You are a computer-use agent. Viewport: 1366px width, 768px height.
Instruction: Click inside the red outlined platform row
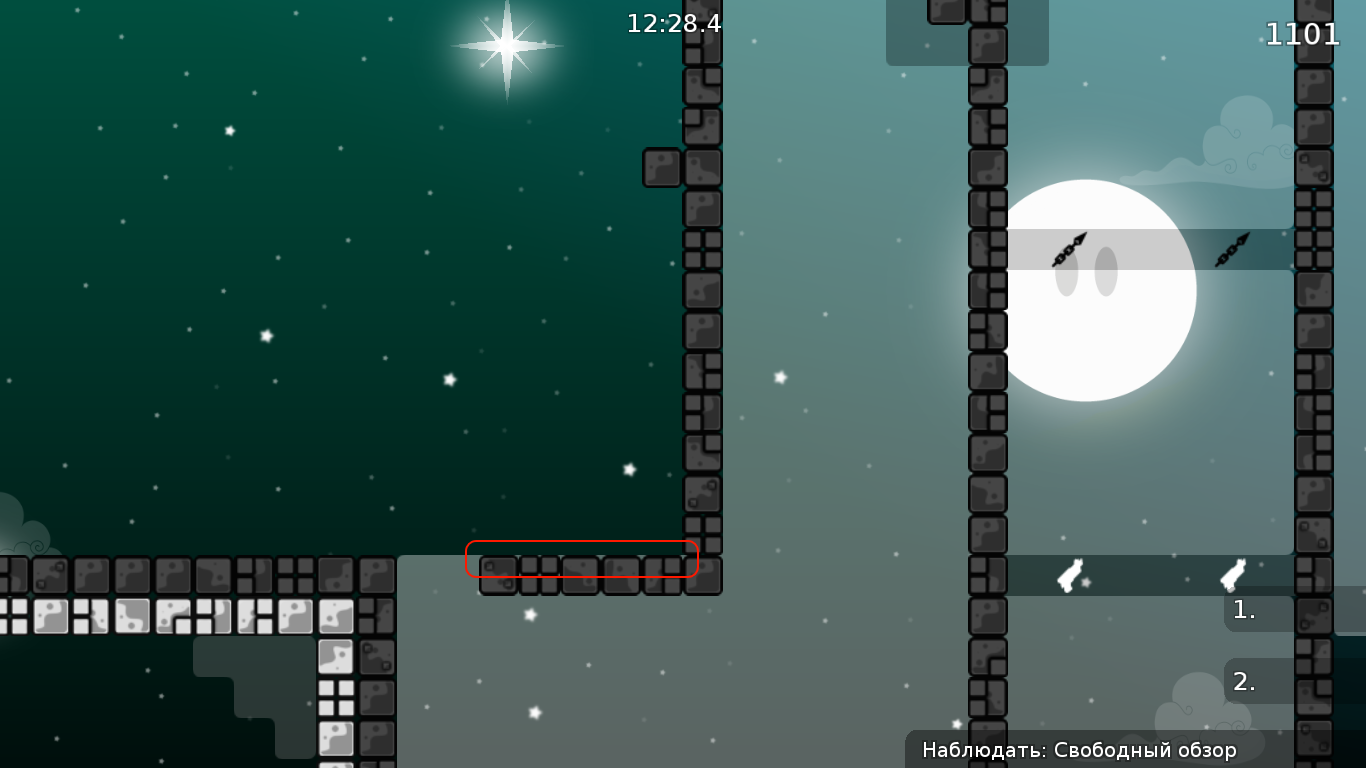click(x=580, y=560)
